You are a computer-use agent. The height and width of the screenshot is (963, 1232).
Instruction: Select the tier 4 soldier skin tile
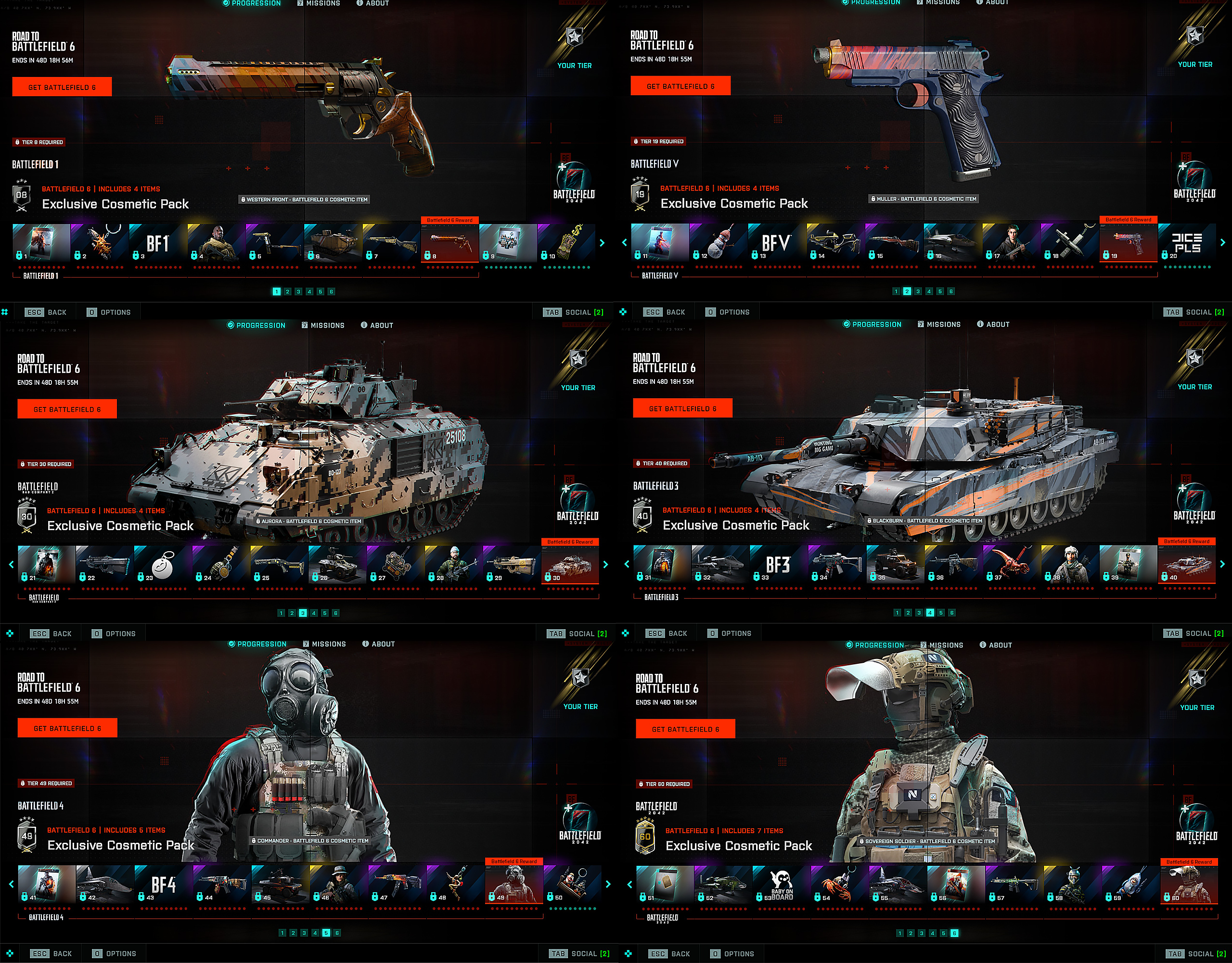tap(216, 243)
